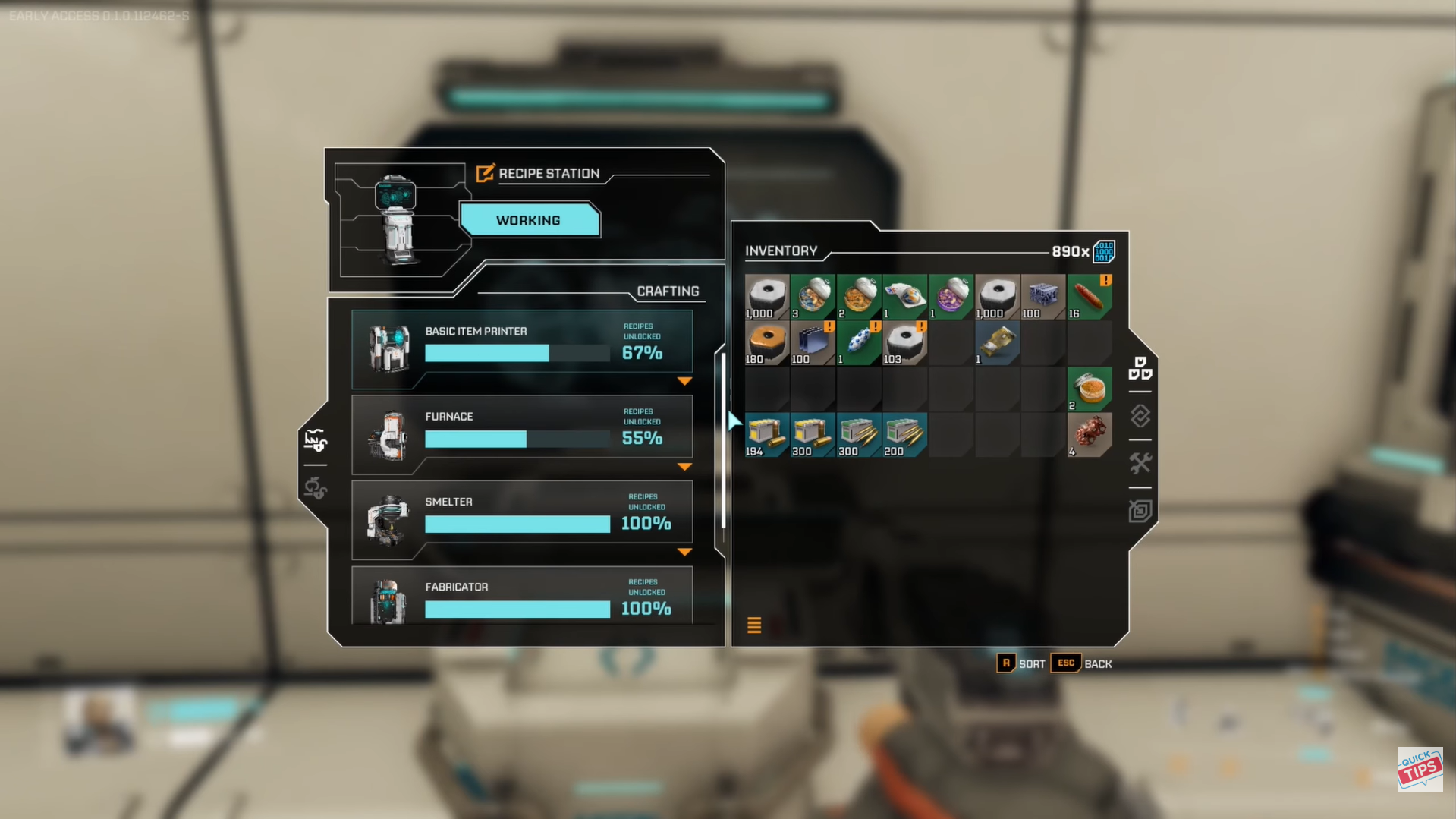Image resolution: width=1456 pixels, height=819 pixels.
Task: Choose the Smelter crafting entry
Action: tap(521, 518)
